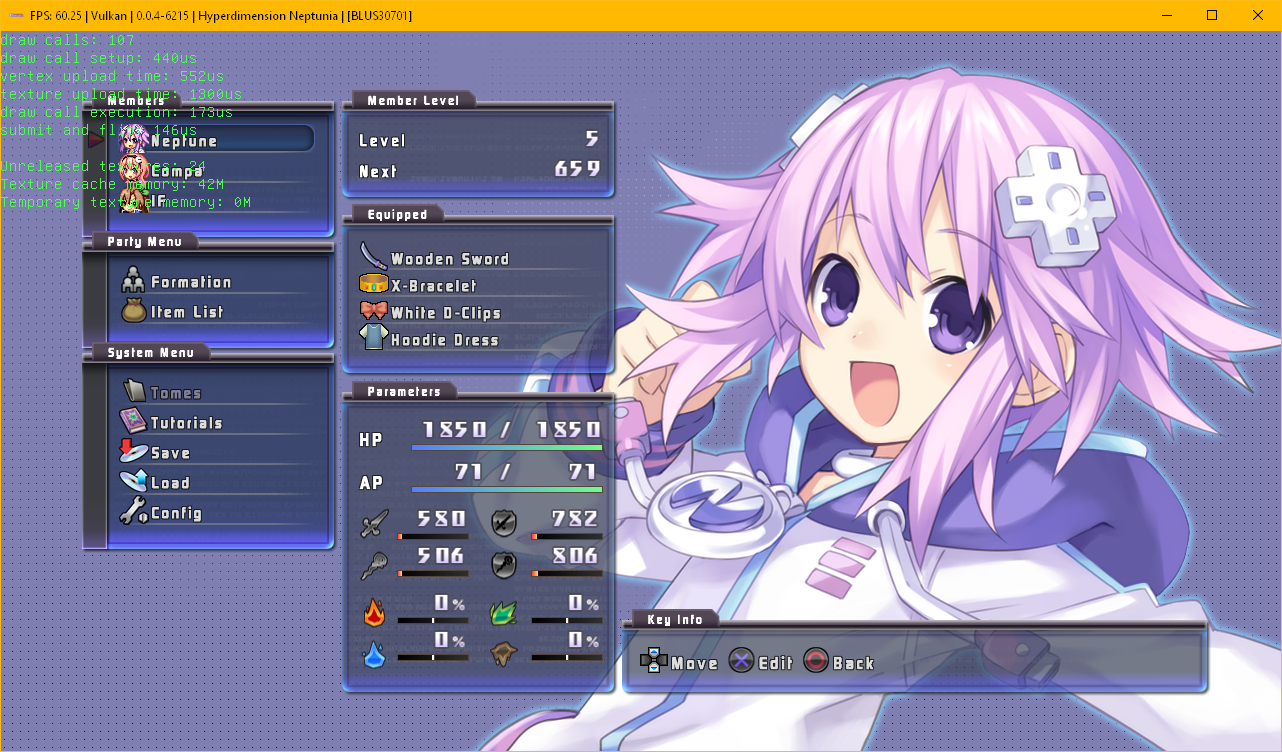This screenshot has width=1282, height=752.
Task: Open the Config settings
Action: [176, 513]
